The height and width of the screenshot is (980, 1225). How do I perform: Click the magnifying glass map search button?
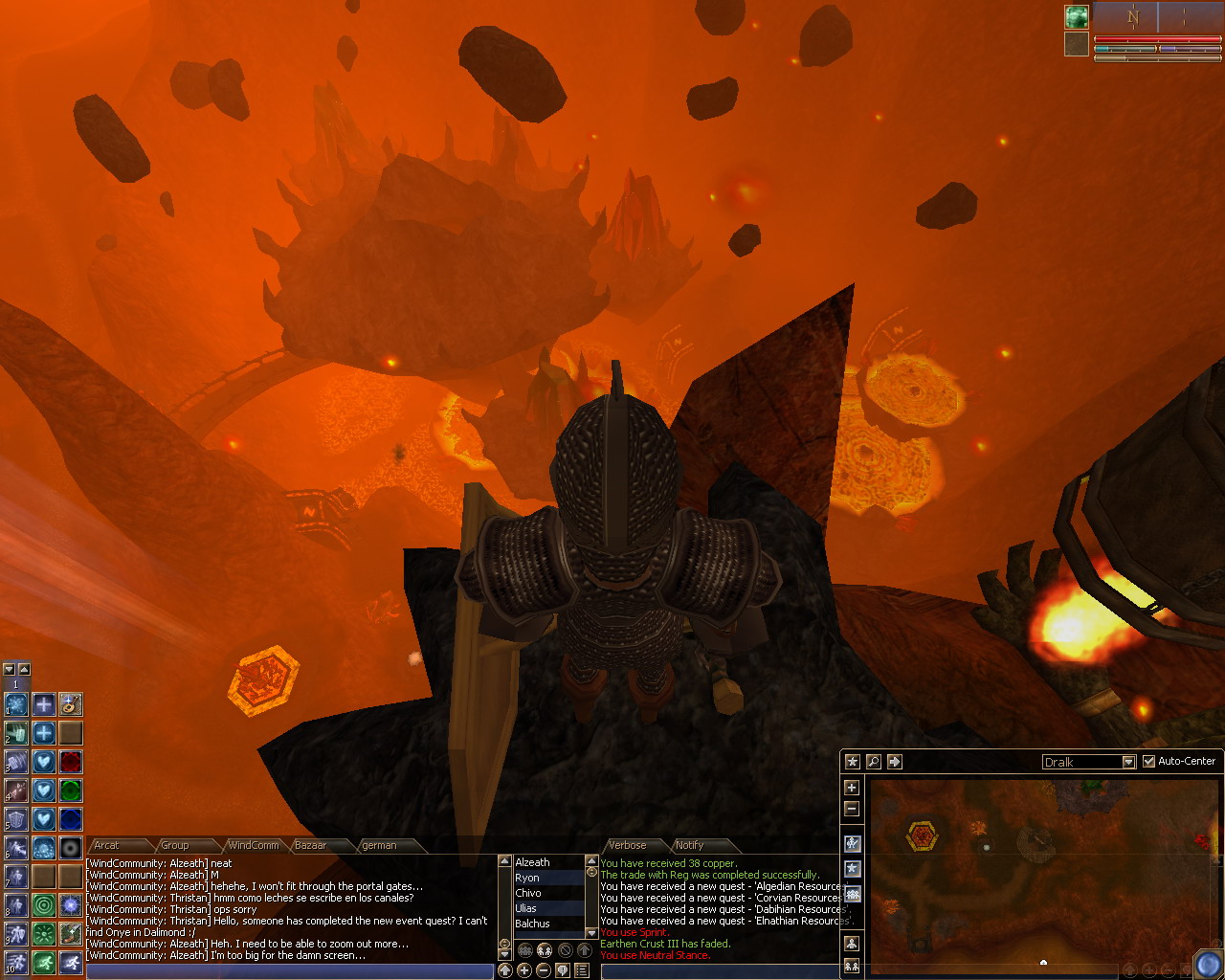(873, 762)
